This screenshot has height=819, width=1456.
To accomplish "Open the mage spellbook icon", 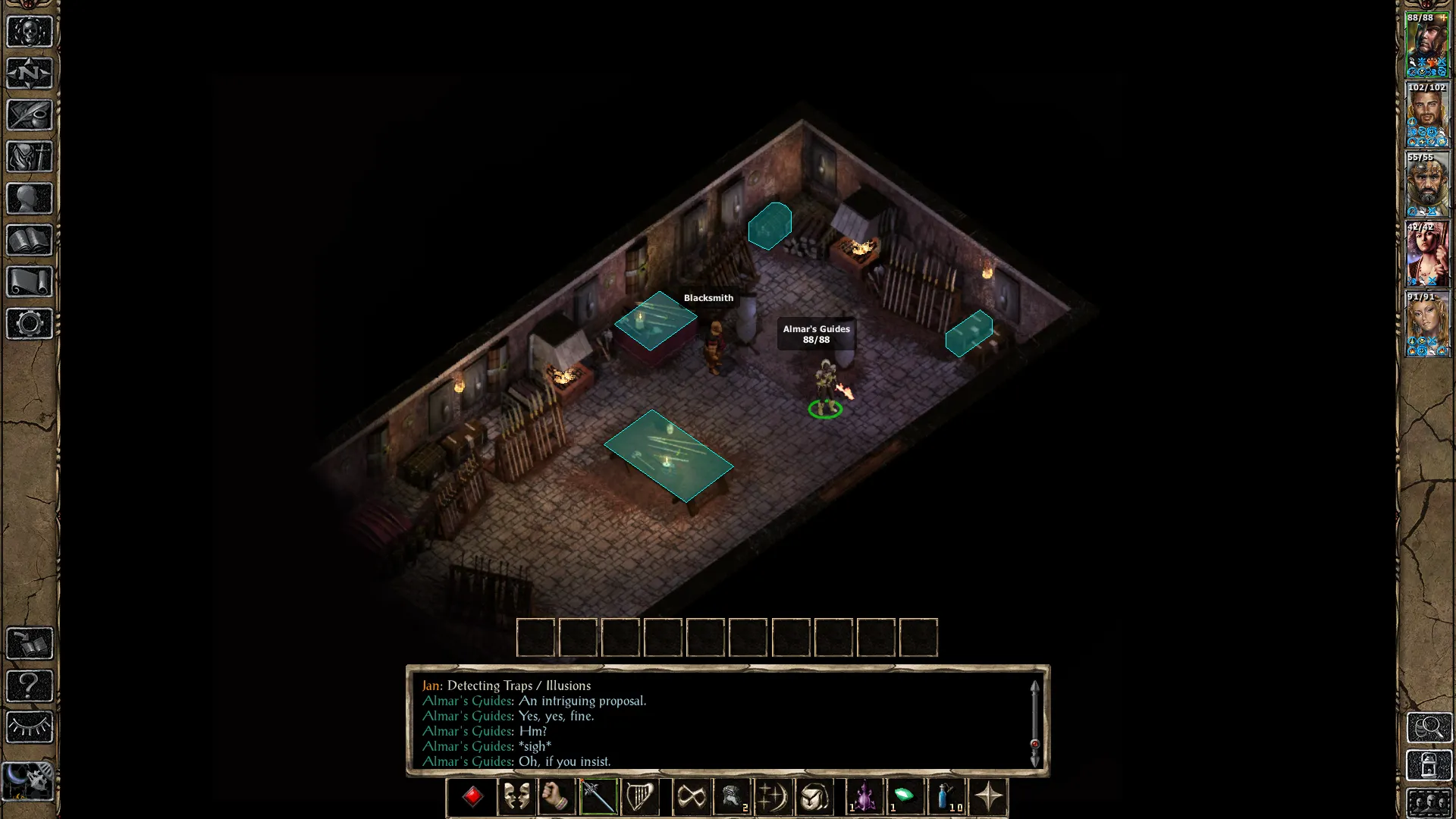I will pyautogui.click(x=30, y=240).
